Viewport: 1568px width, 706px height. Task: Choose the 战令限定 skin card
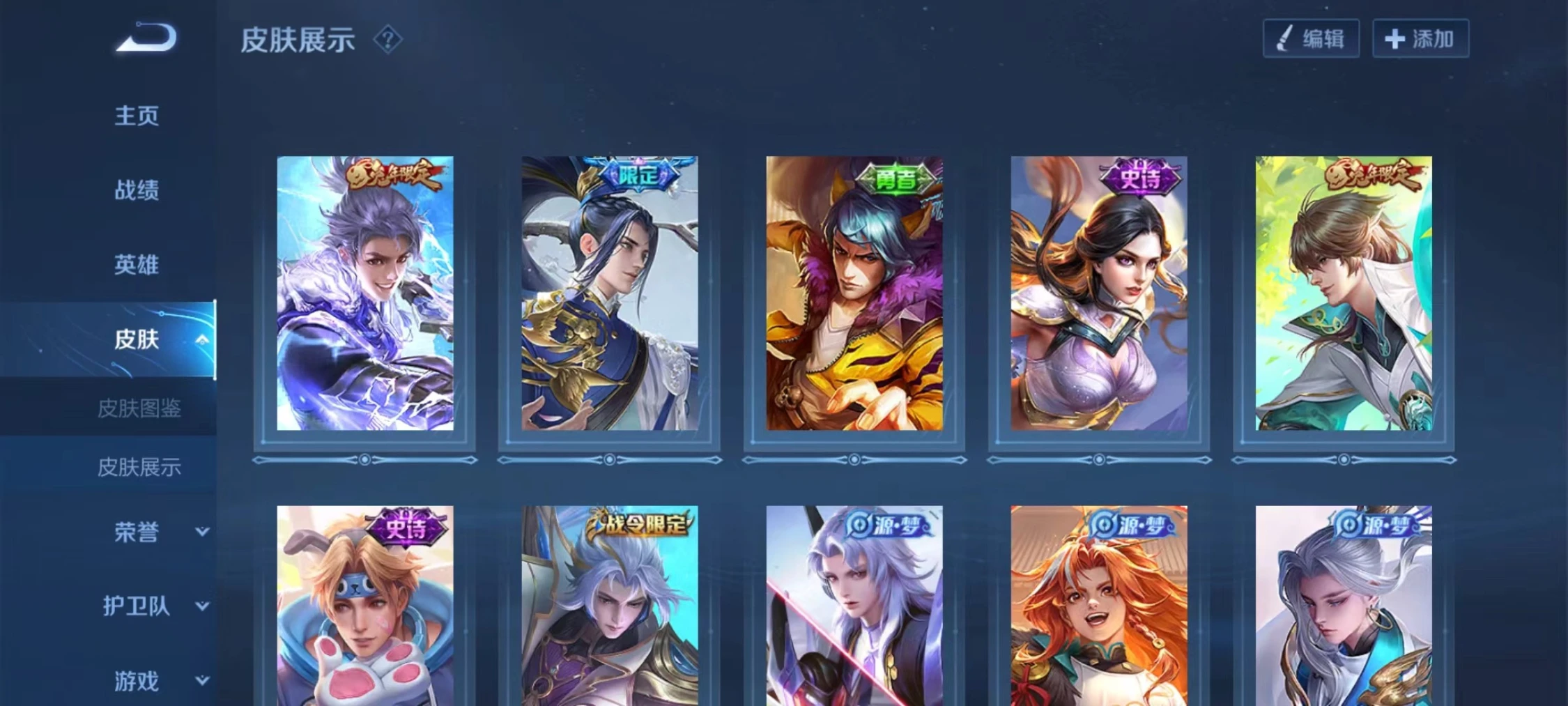pyautogui.click(x=610, y=606)
